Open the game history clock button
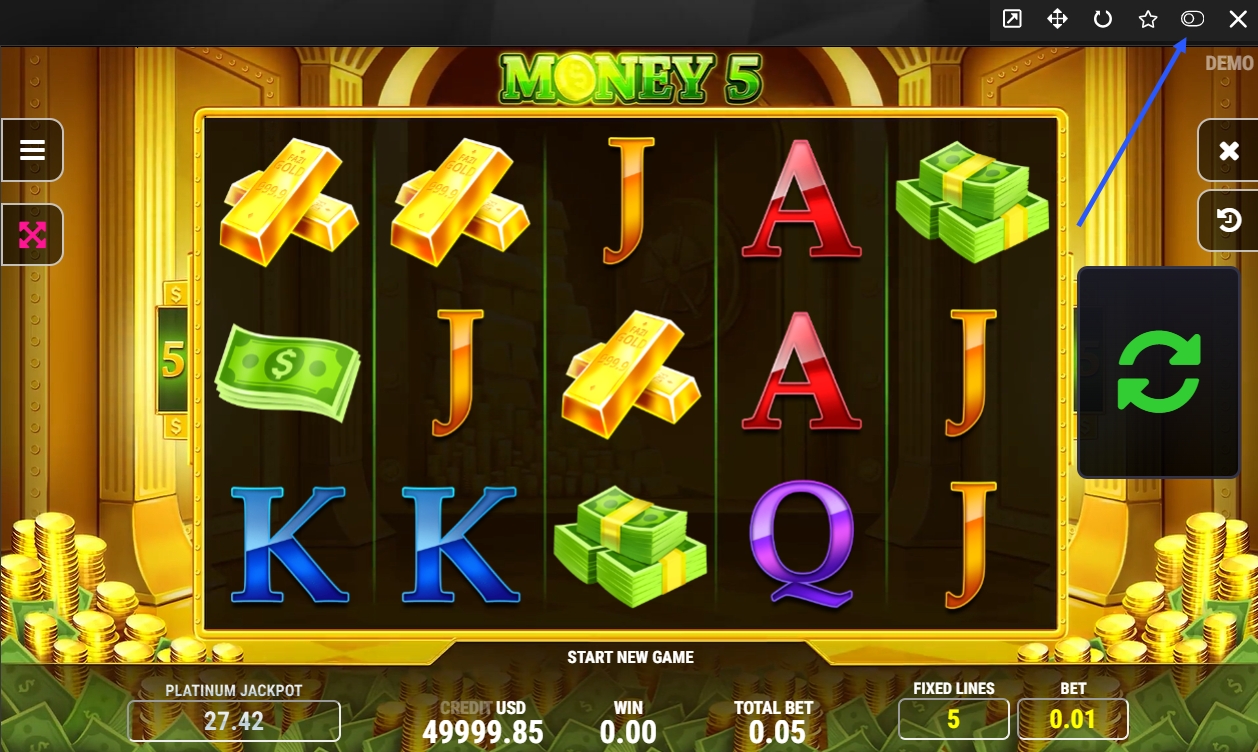This screenshot has width=1258, height=752. click(x=1229, y=220)
